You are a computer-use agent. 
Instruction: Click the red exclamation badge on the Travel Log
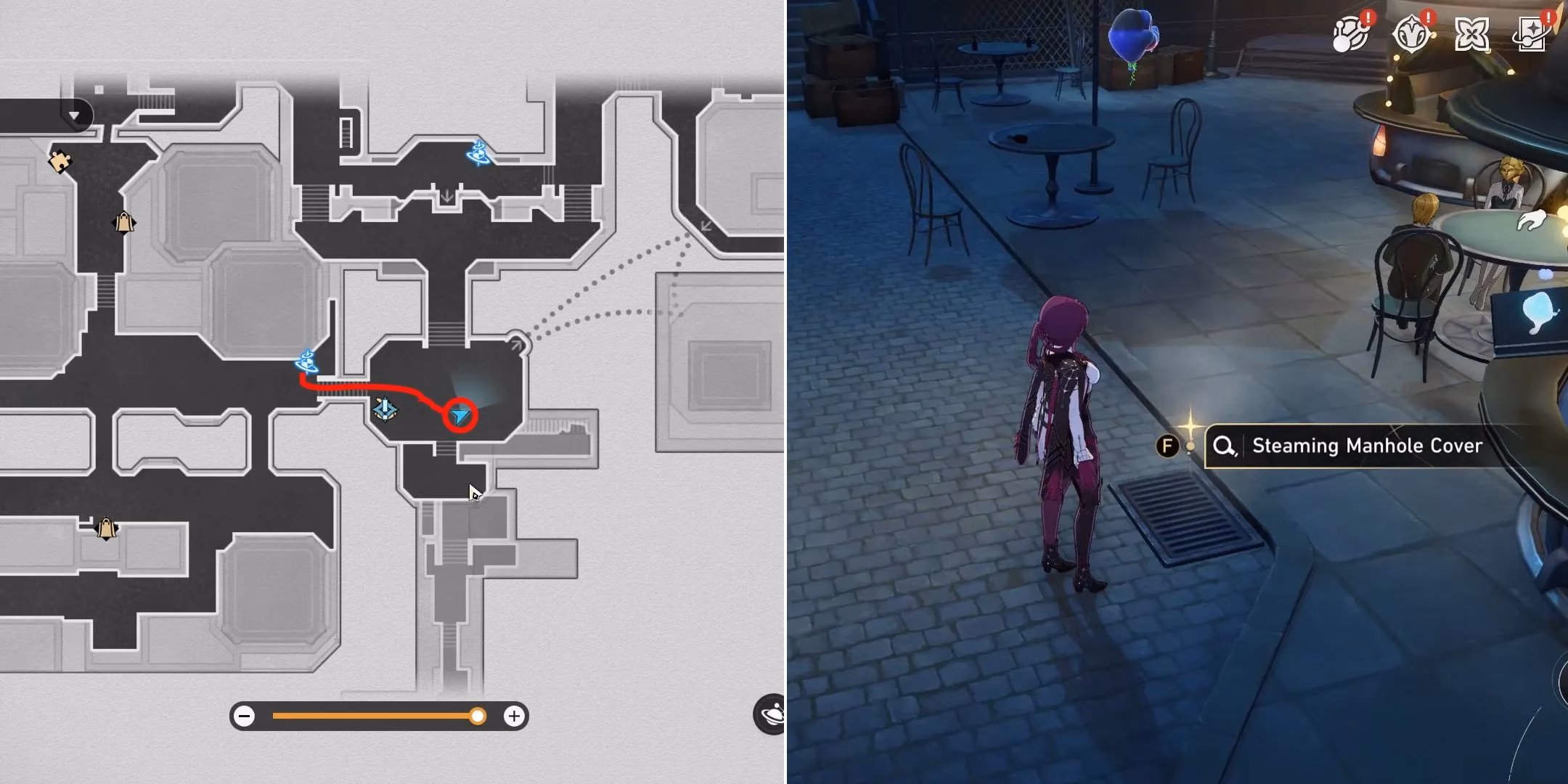coord(1548,17)
